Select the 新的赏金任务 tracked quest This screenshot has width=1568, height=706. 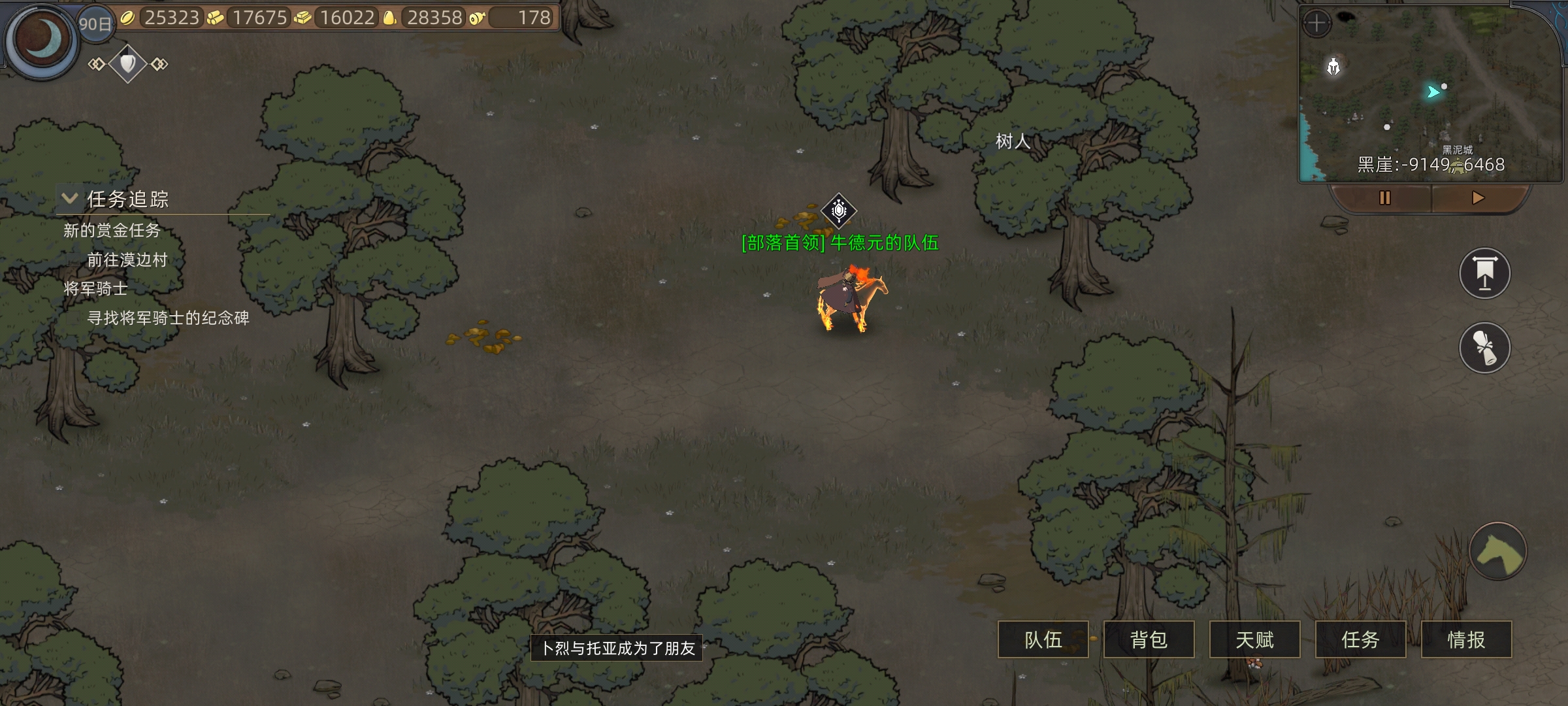[x=112, y=230]
